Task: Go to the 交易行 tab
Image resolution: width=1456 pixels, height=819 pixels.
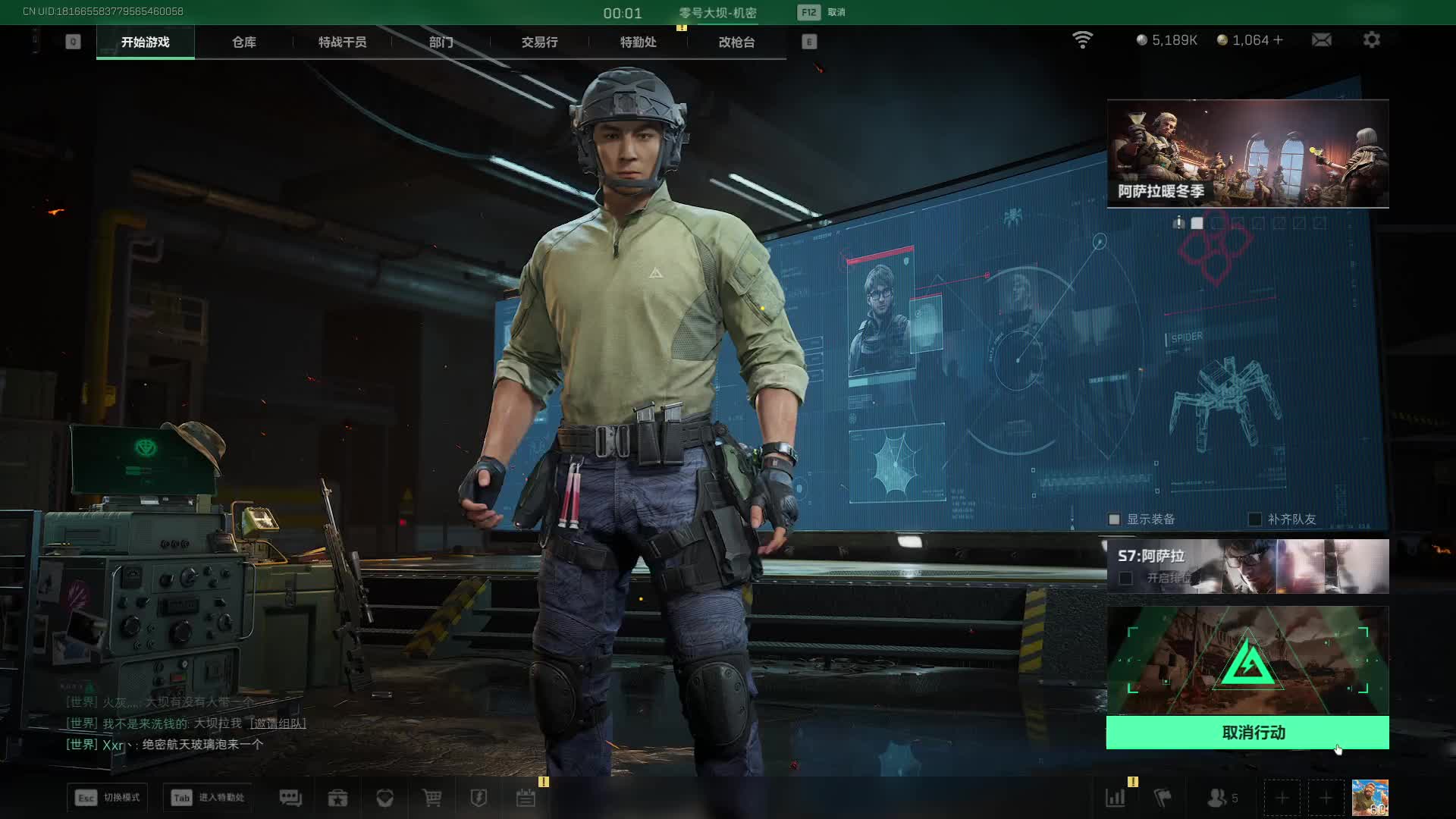Action: point(539,42)
